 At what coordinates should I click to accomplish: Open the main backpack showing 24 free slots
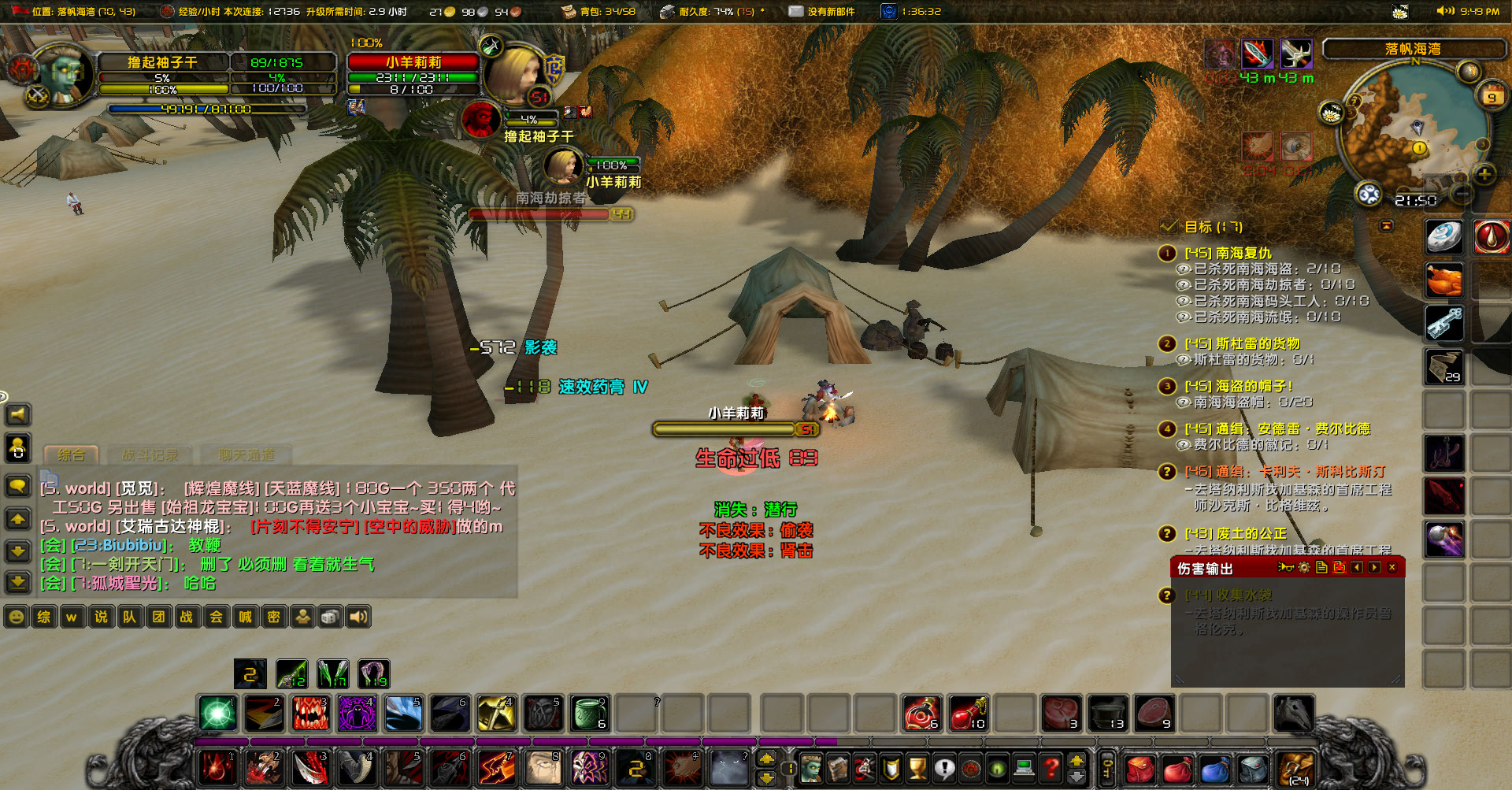tap(1296, 768)
